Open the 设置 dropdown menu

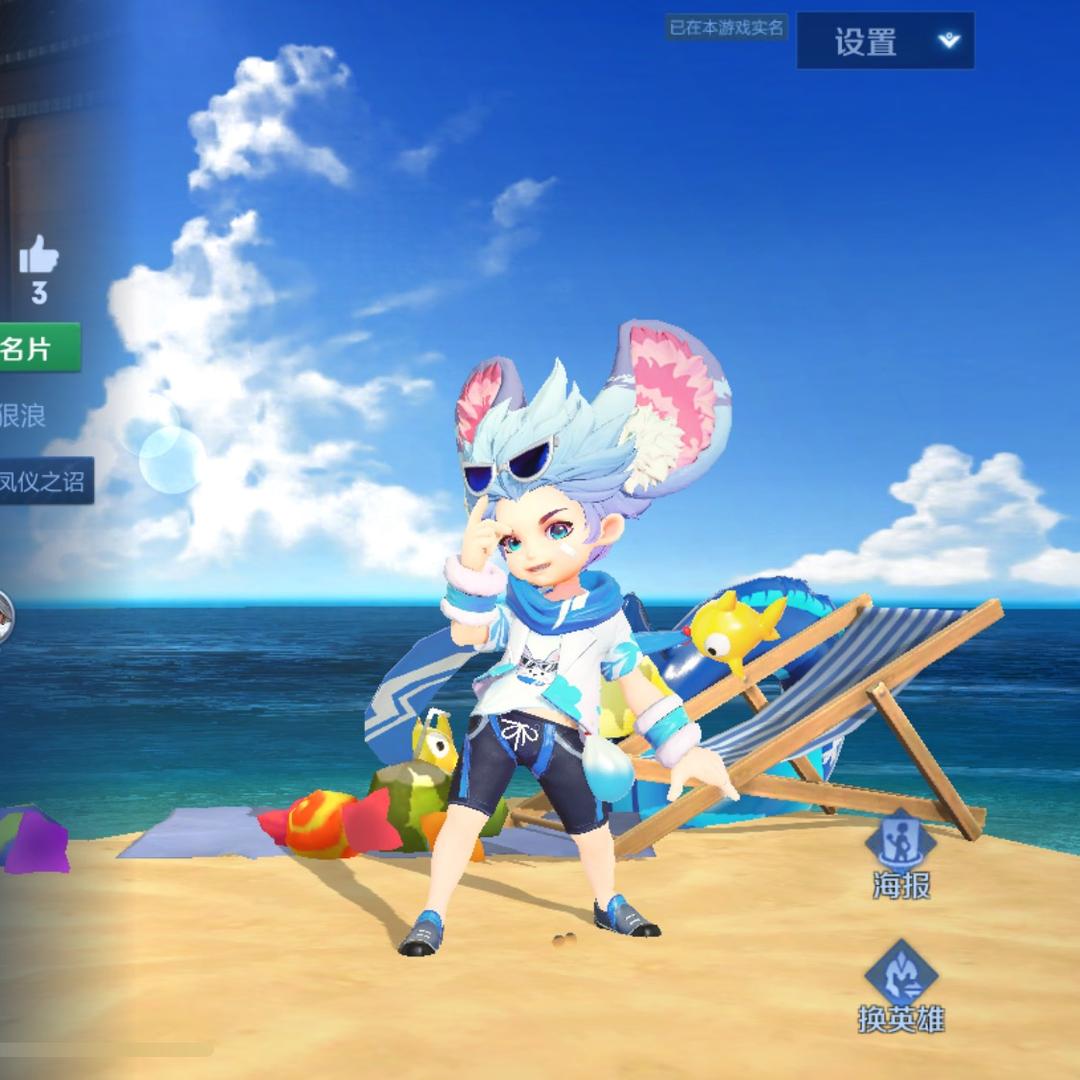tap(884, 41)
